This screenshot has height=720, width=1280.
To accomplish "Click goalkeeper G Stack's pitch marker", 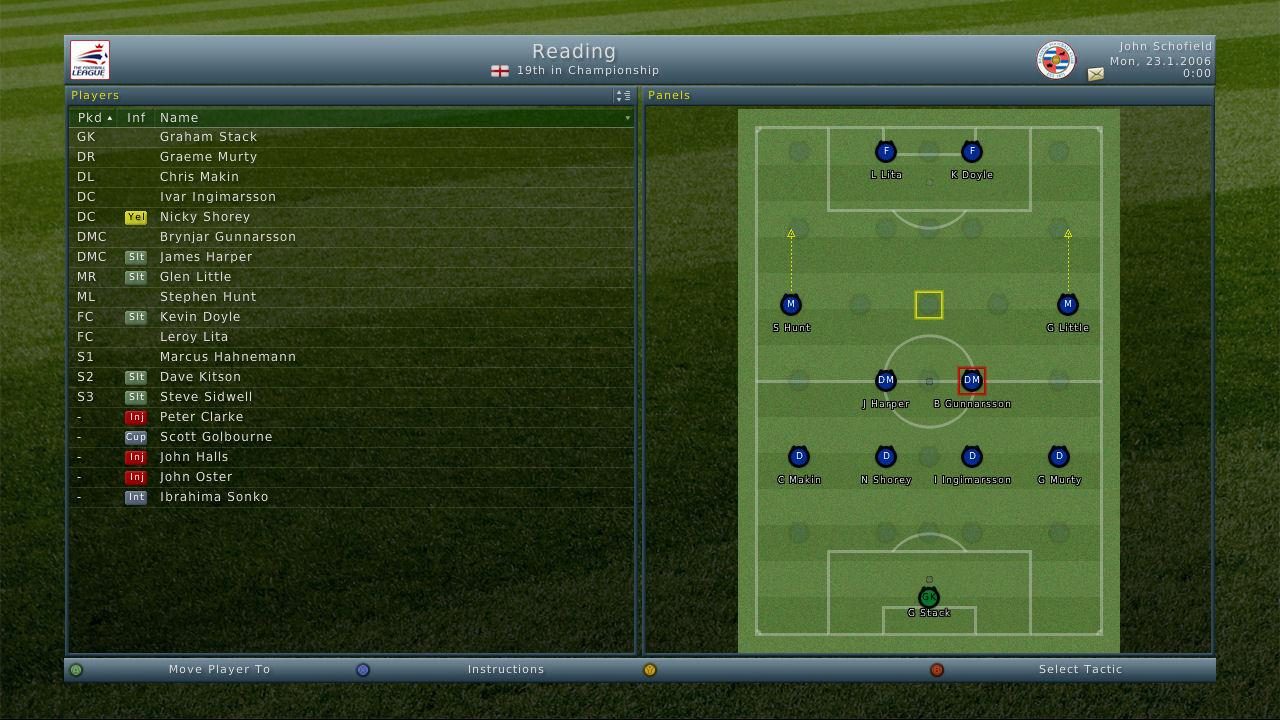I will point(929,597).
